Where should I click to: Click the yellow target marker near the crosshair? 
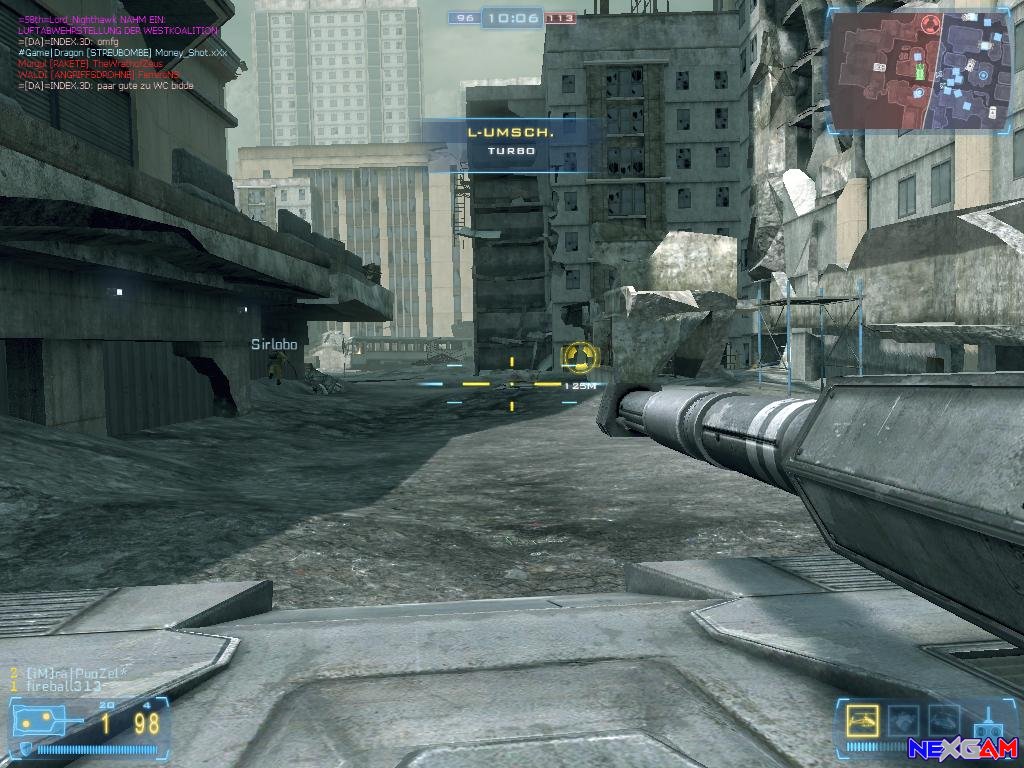click(579, 355)
